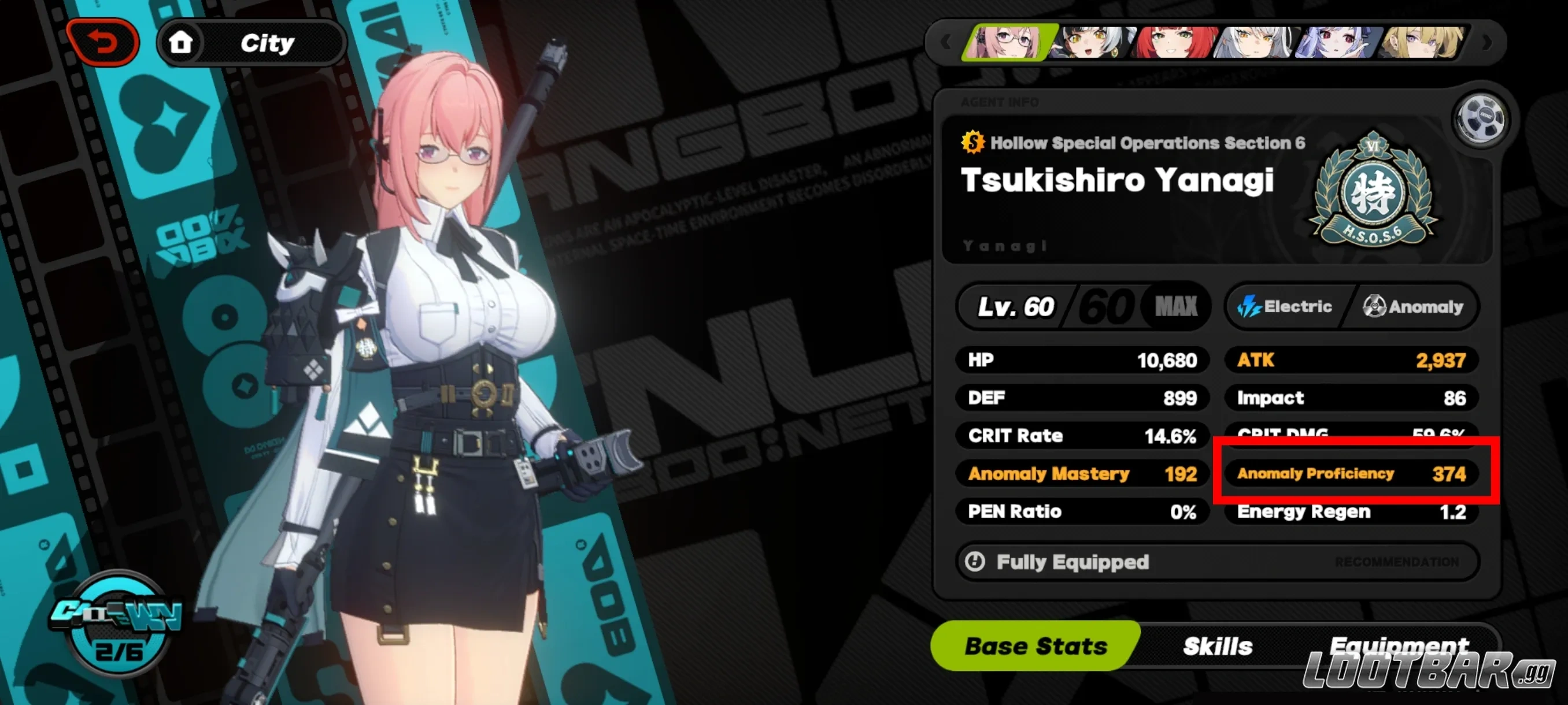
Task: Open the Fully Equipped recommendation bar
Action: pos(1218,562)
